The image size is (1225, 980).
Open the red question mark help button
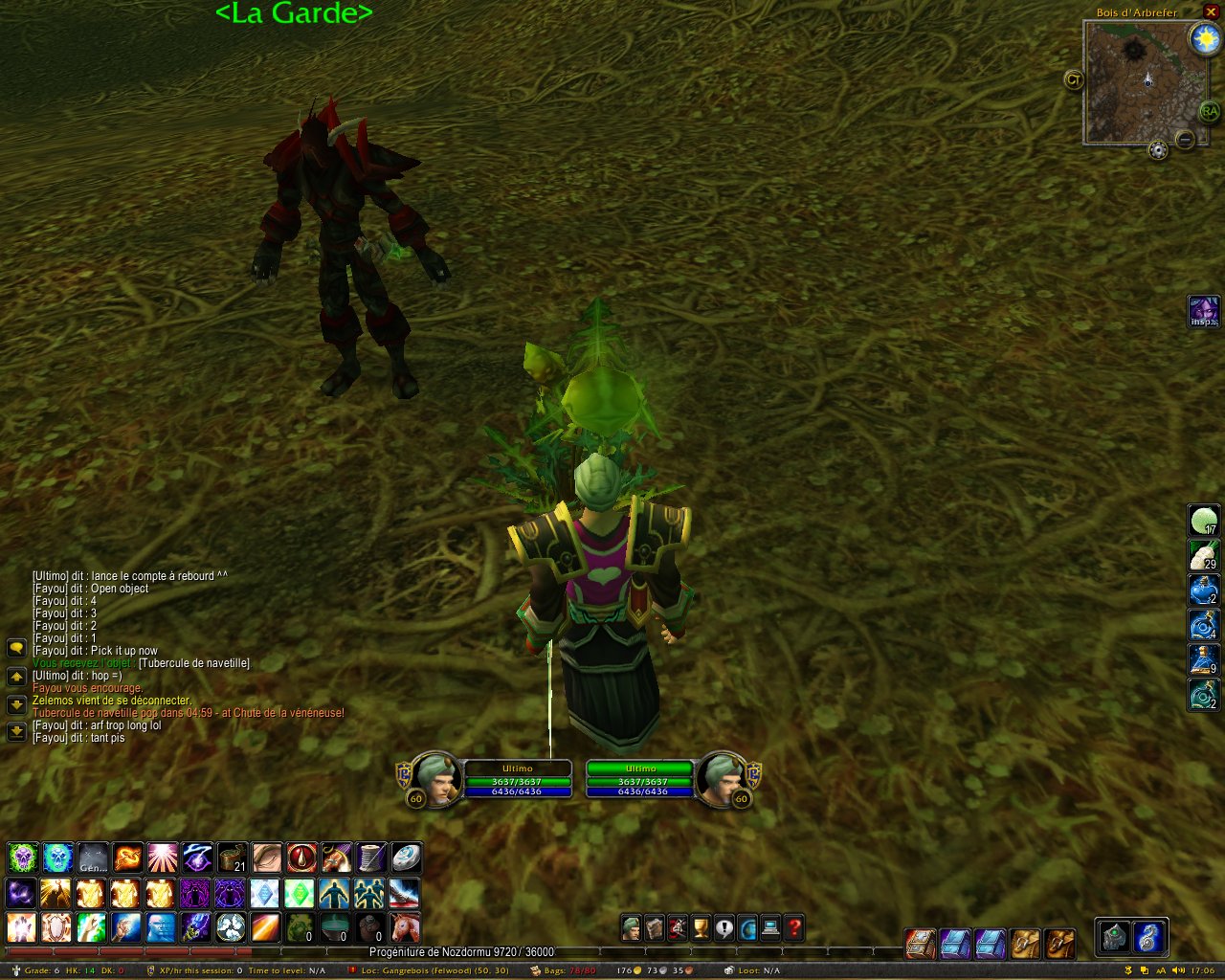(x=794, y=927)
